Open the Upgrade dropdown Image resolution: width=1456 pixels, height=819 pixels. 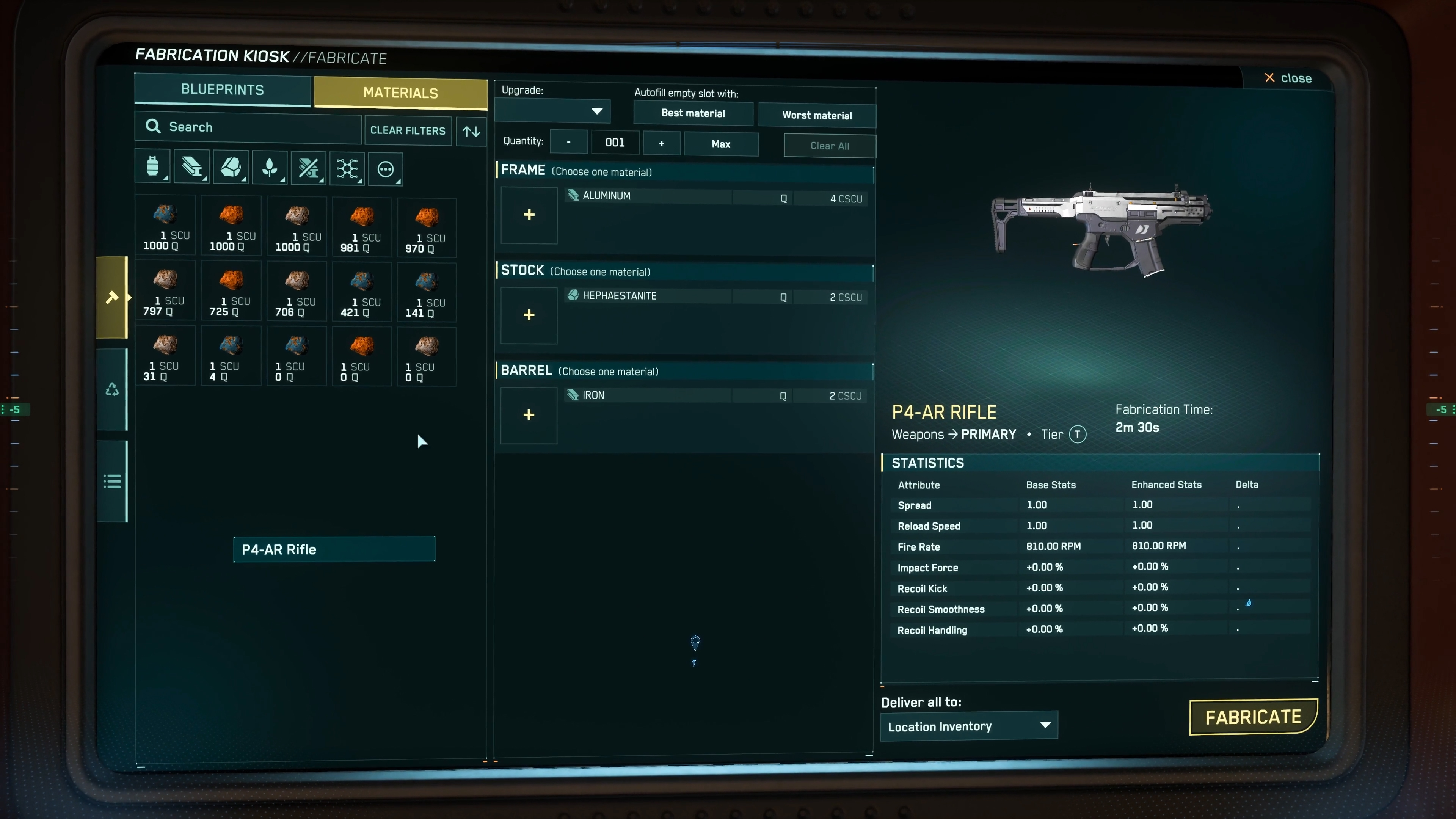pyautogui.click(x=552, y=111)
